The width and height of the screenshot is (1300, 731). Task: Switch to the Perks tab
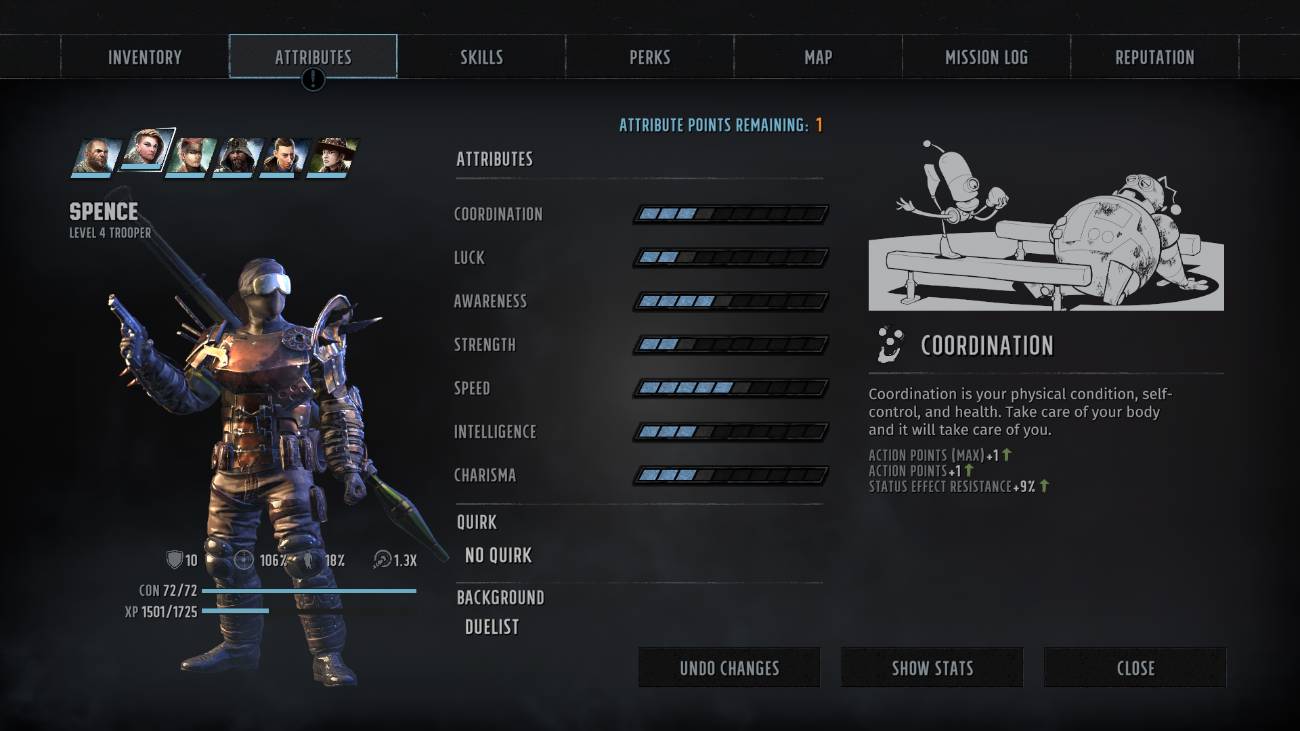point(649,57)
